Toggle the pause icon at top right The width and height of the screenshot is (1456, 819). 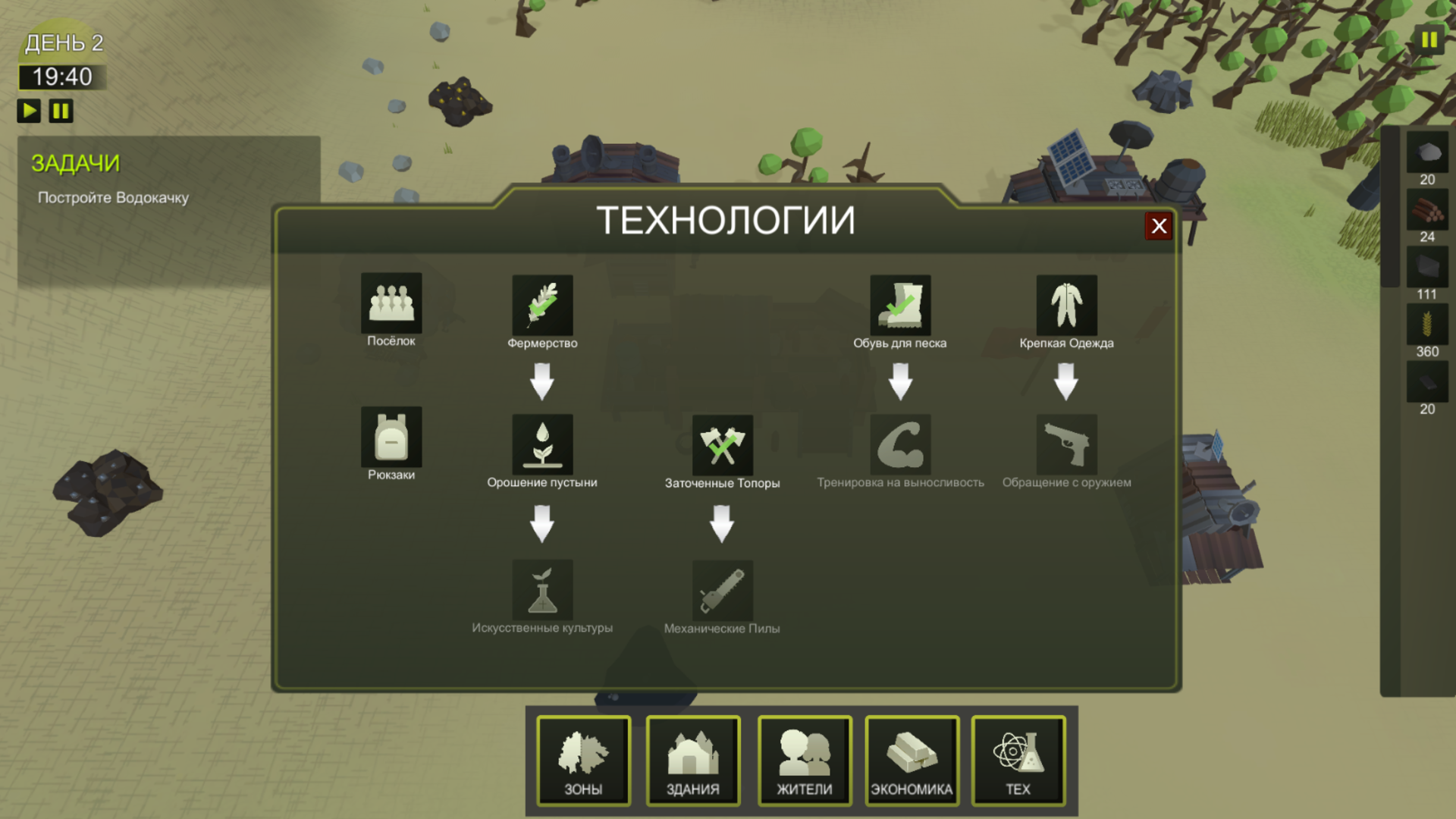coord(1429,38)
